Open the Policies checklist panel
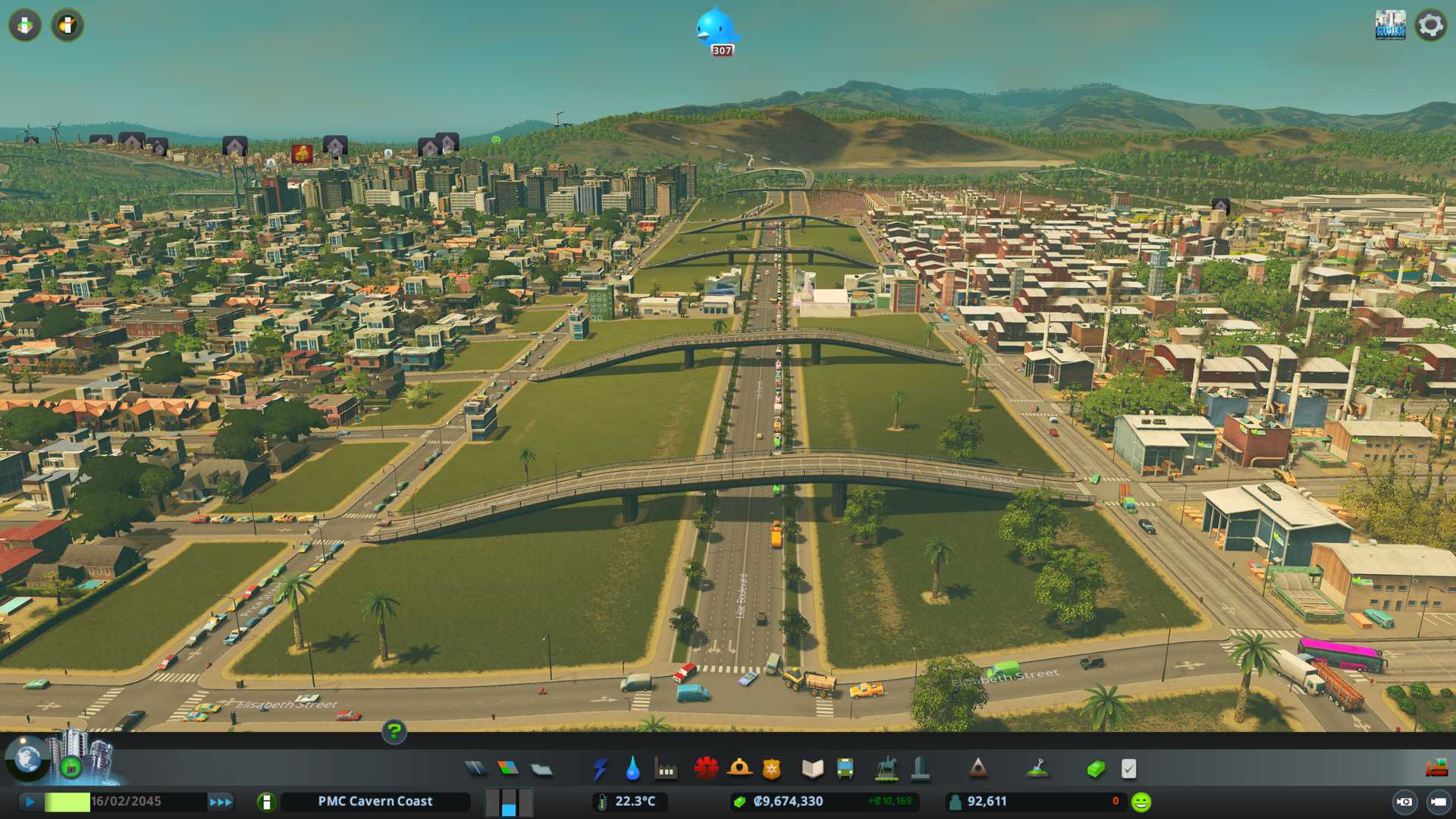 click(1128, 769)
